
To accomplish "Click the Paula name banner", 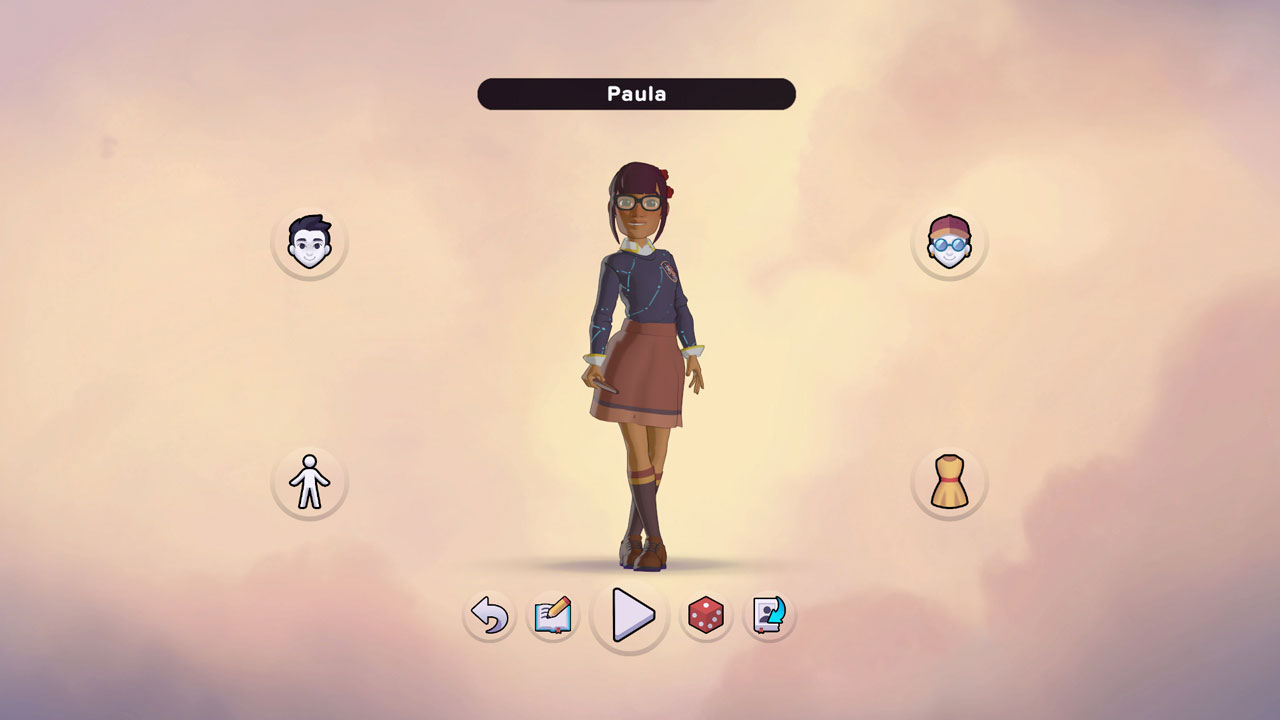I will click(636, 94).
